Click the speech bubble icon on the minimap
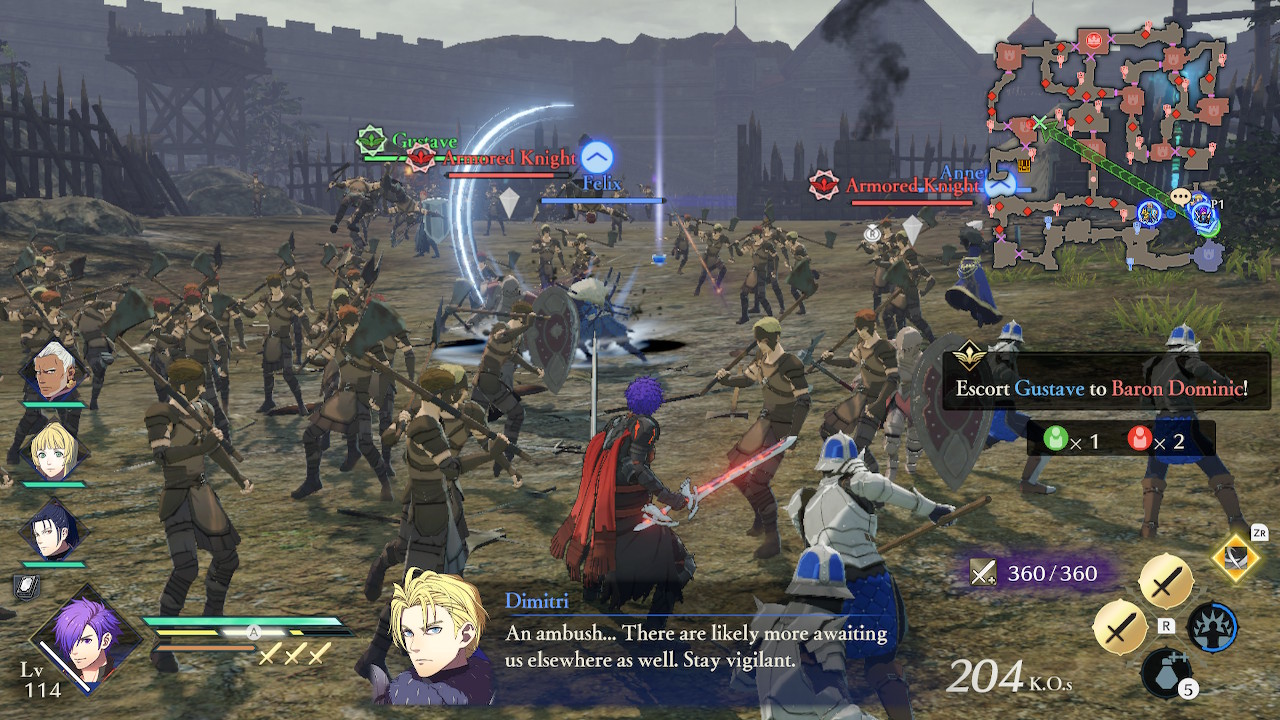This screenshot has height=720, width=1280. point(1180,195)
